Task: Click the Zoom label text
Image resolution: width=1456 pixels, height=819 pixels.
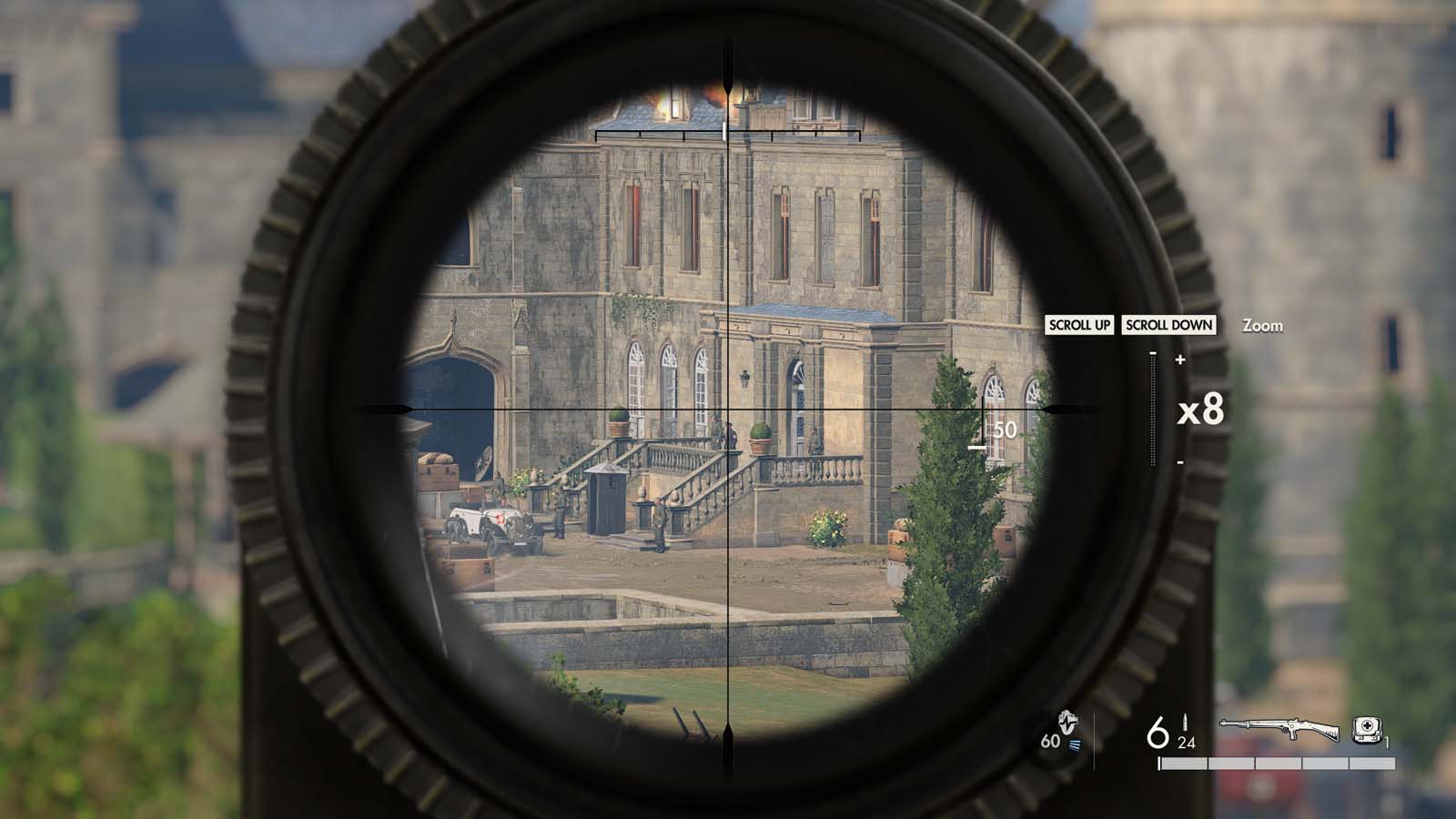Action: (1262, 325)
